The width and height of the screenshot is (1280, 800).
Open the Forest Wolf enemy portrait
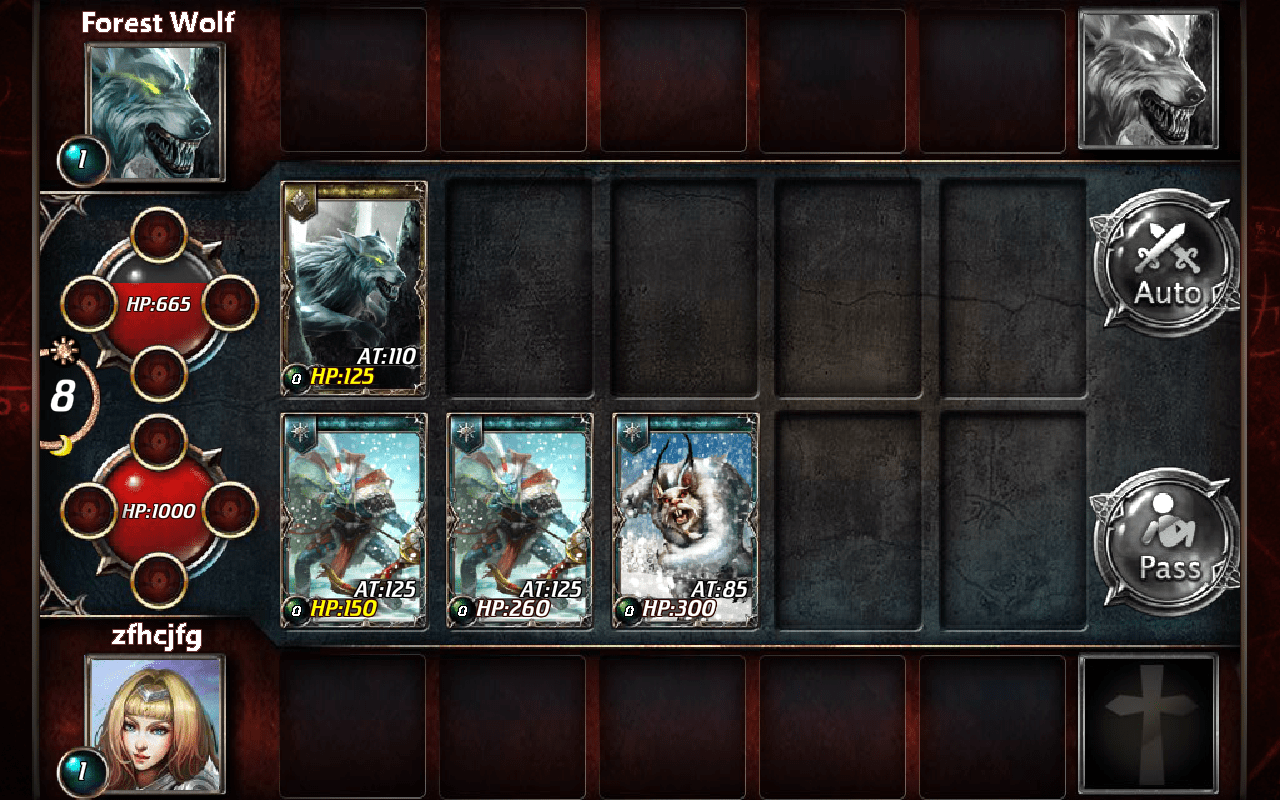155,105
